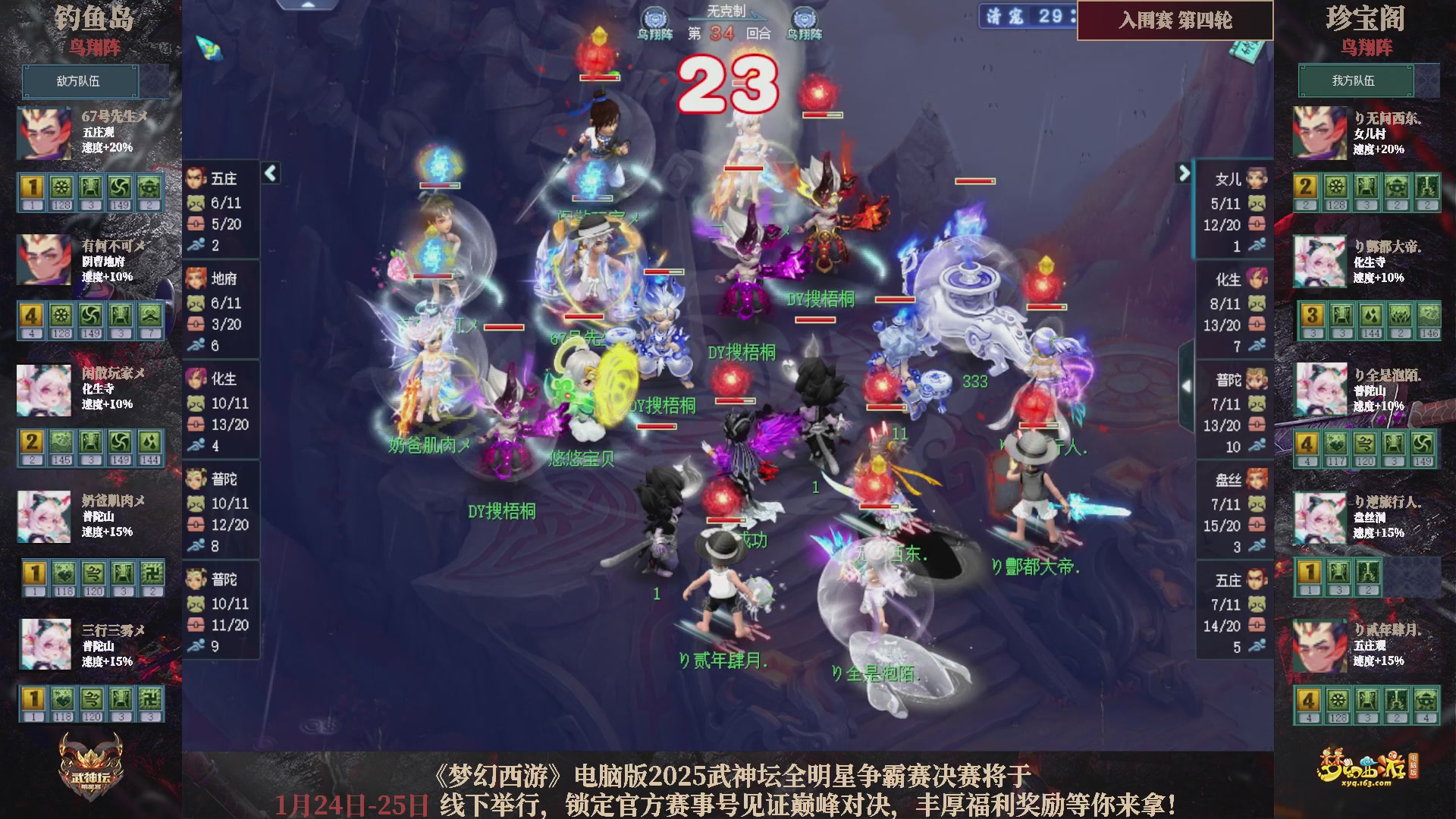Select the gold "1" buff icon under 67号先生
Viewport: 1456px width, 819px height.
coord(32,188)
